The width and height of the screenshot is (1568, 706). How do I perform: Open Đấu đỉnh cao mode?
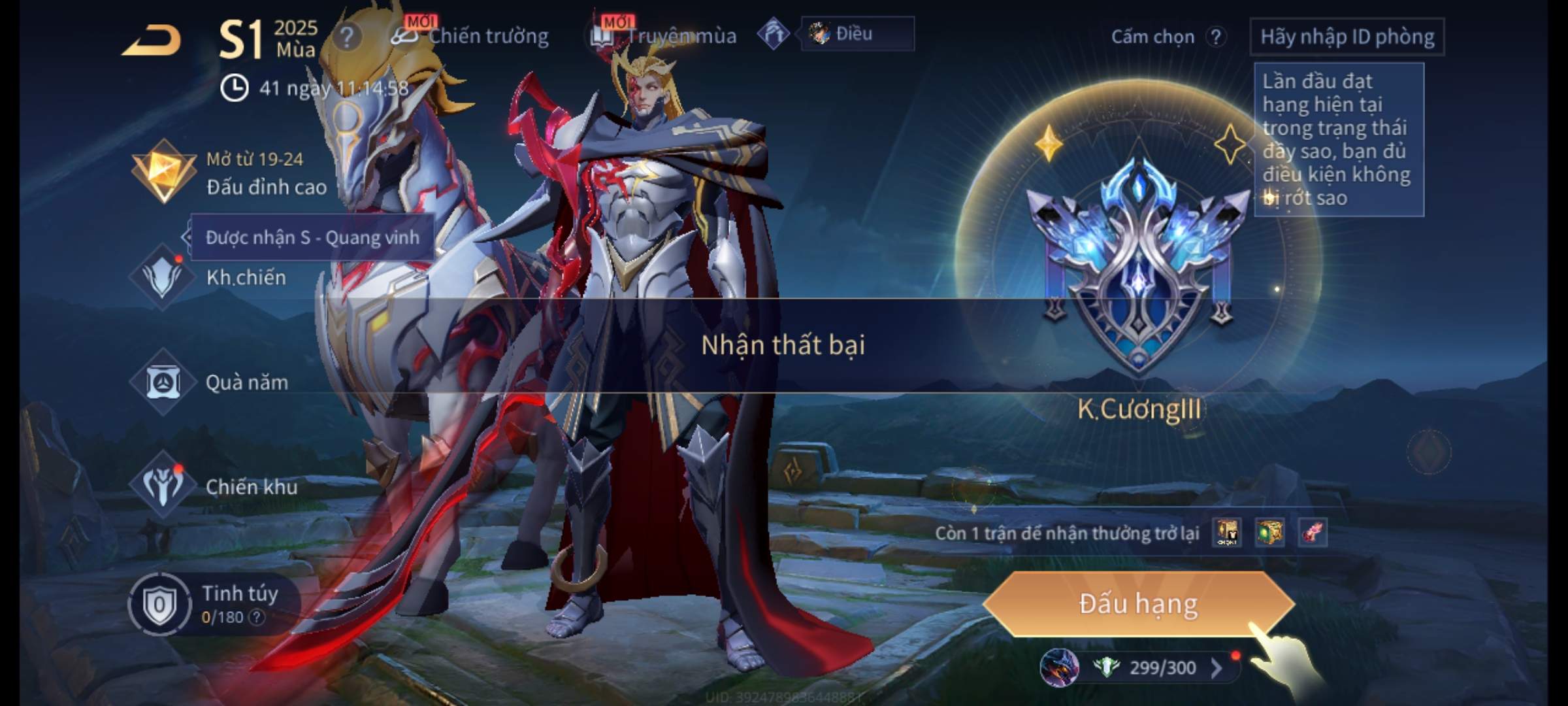pos(230,173)
